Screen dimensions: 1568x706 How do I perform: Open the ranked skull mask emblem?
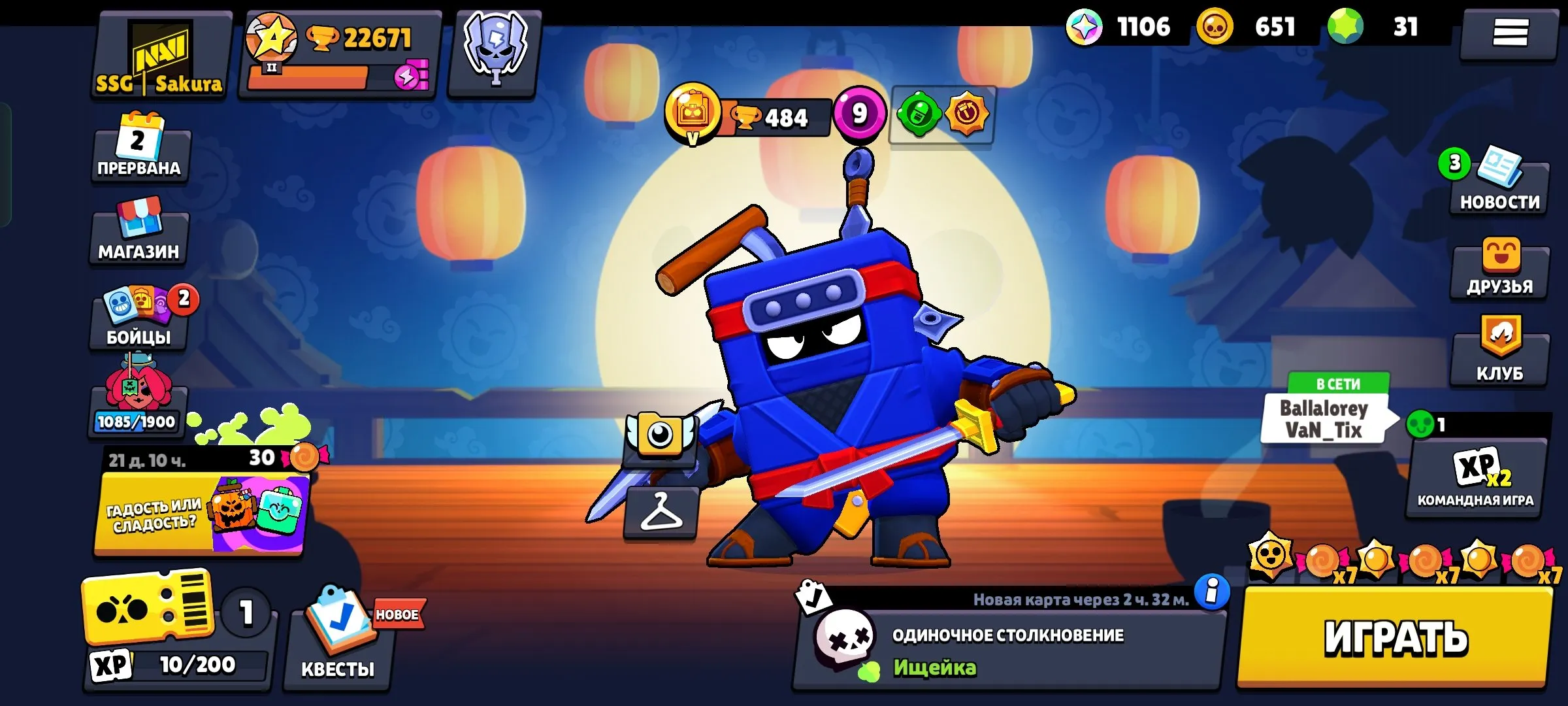495,52
